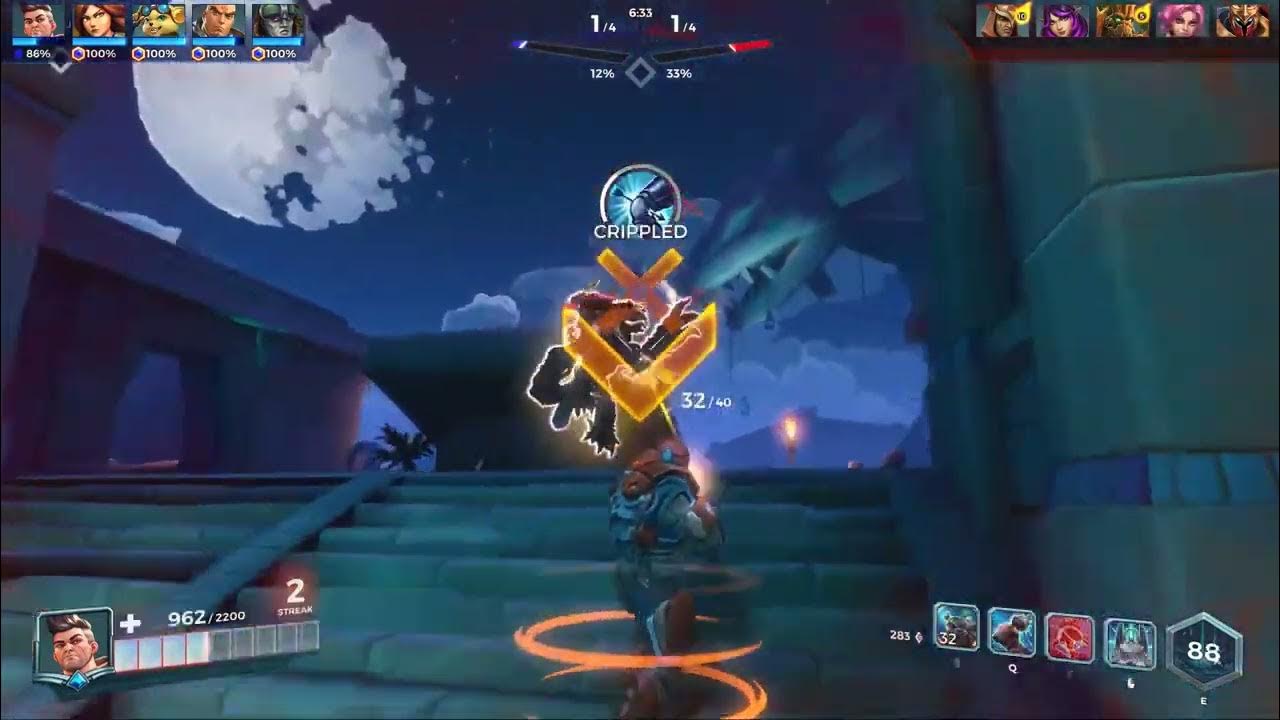Click the weapon ability icon showing 32
Viewport: 1280px width, 720px height.
pos(956,629)
